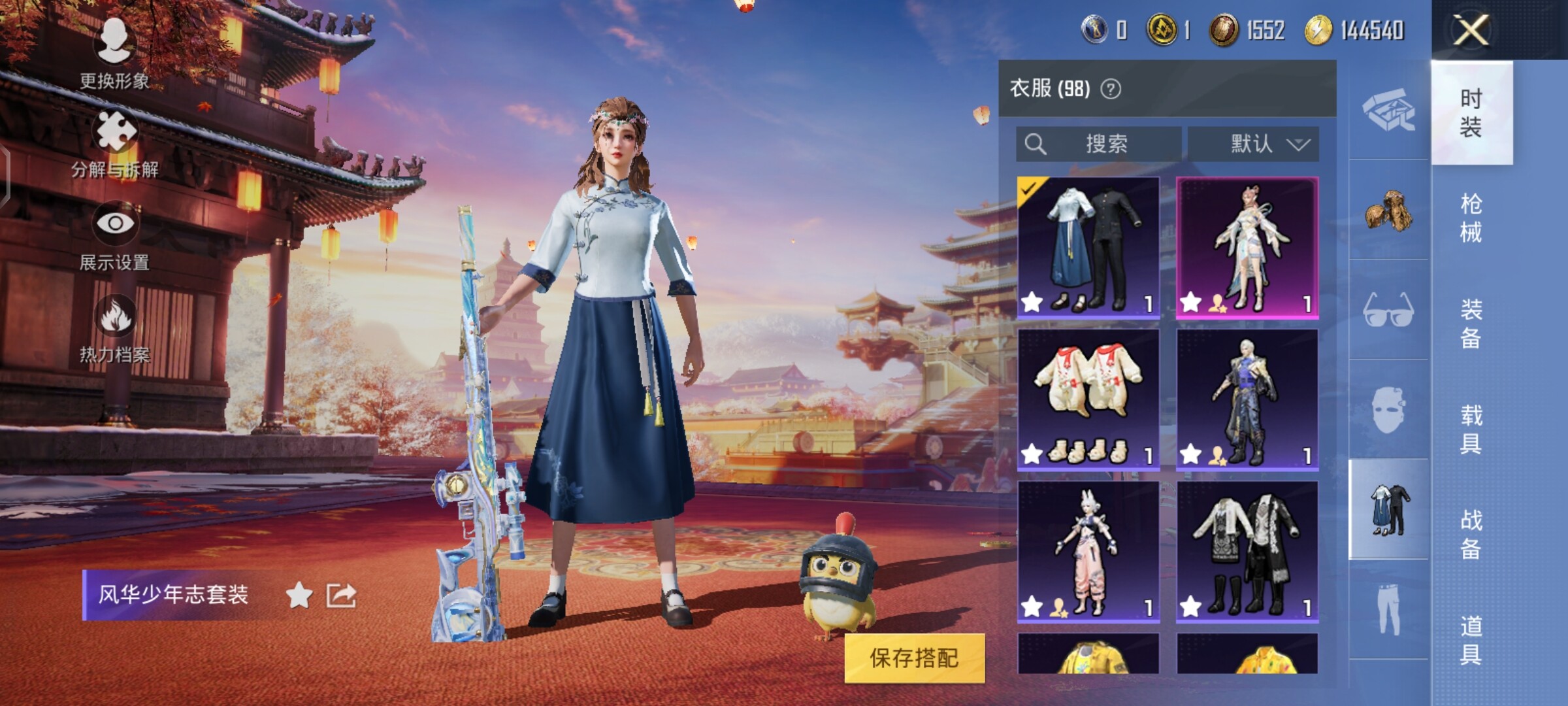Click the help question mark beside 衣服

(1111, 89)
